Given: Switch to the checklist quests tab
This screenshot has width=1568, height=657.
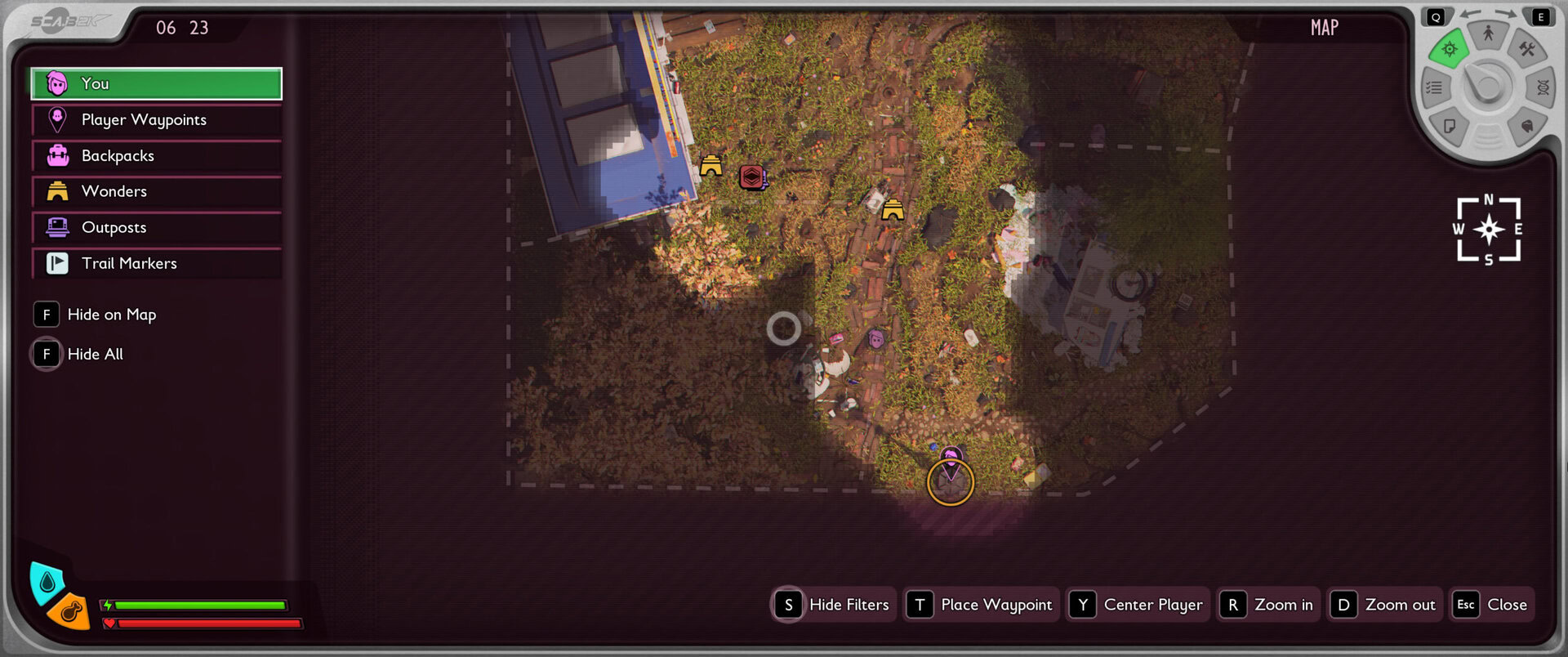Looking at the screenshot, I should (1434, 87).
